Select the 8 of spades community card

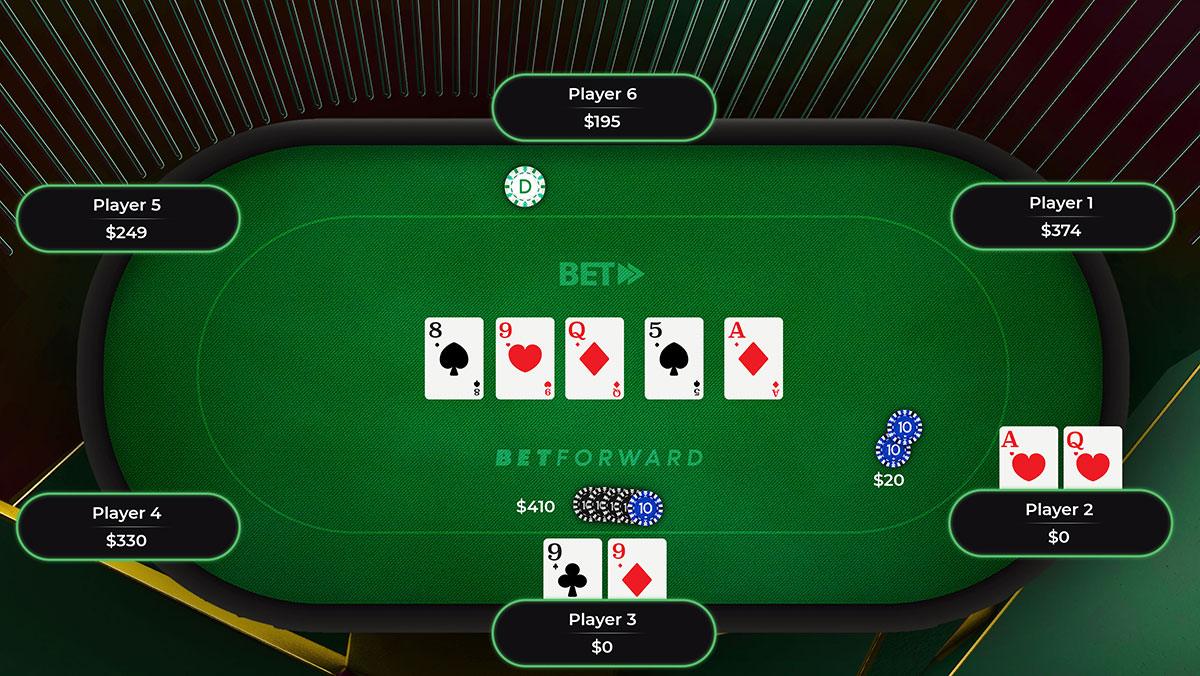(454, 358)
